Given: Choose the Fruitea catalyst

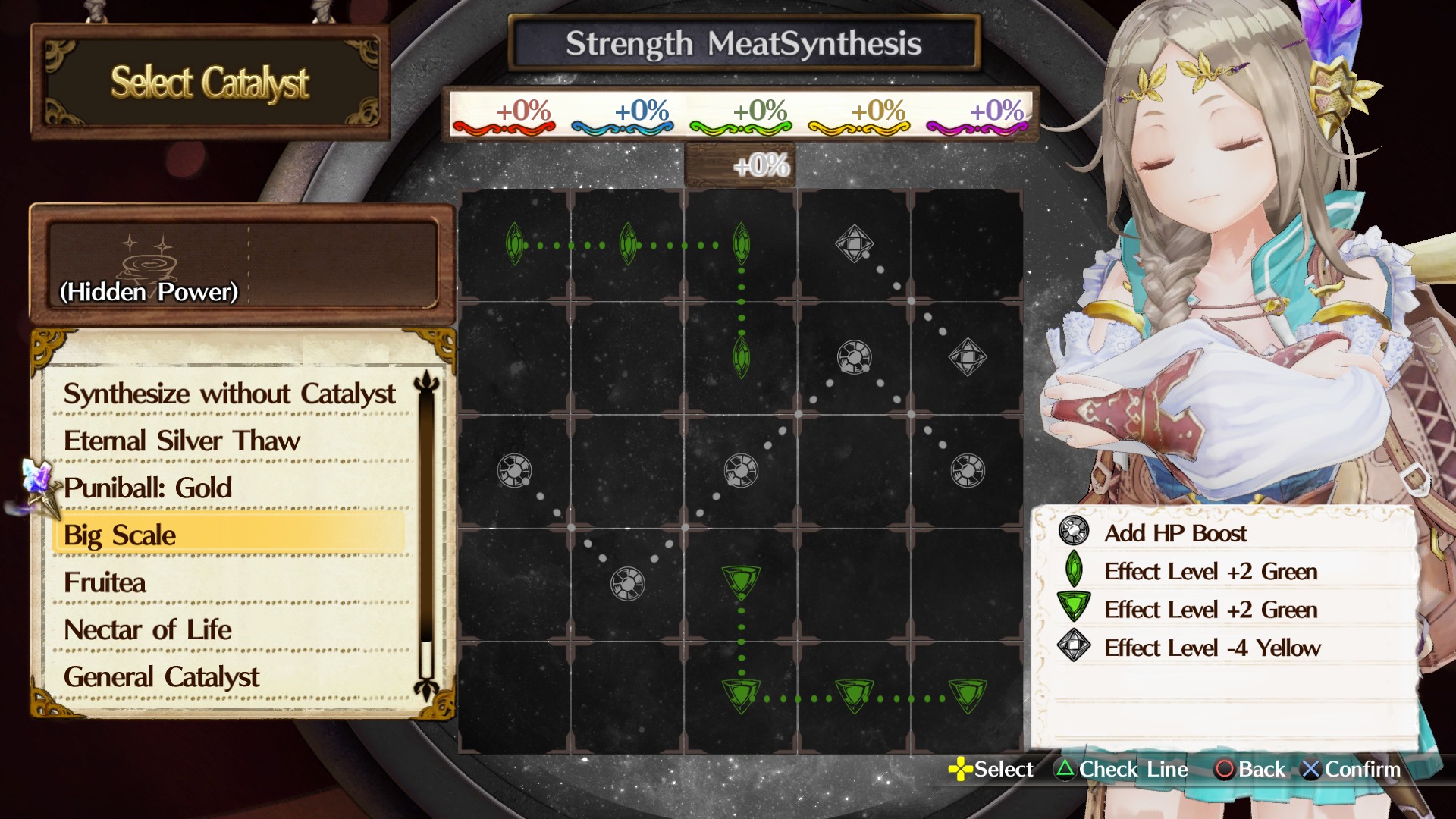Looking at the screenshot, I should point(104,582).
